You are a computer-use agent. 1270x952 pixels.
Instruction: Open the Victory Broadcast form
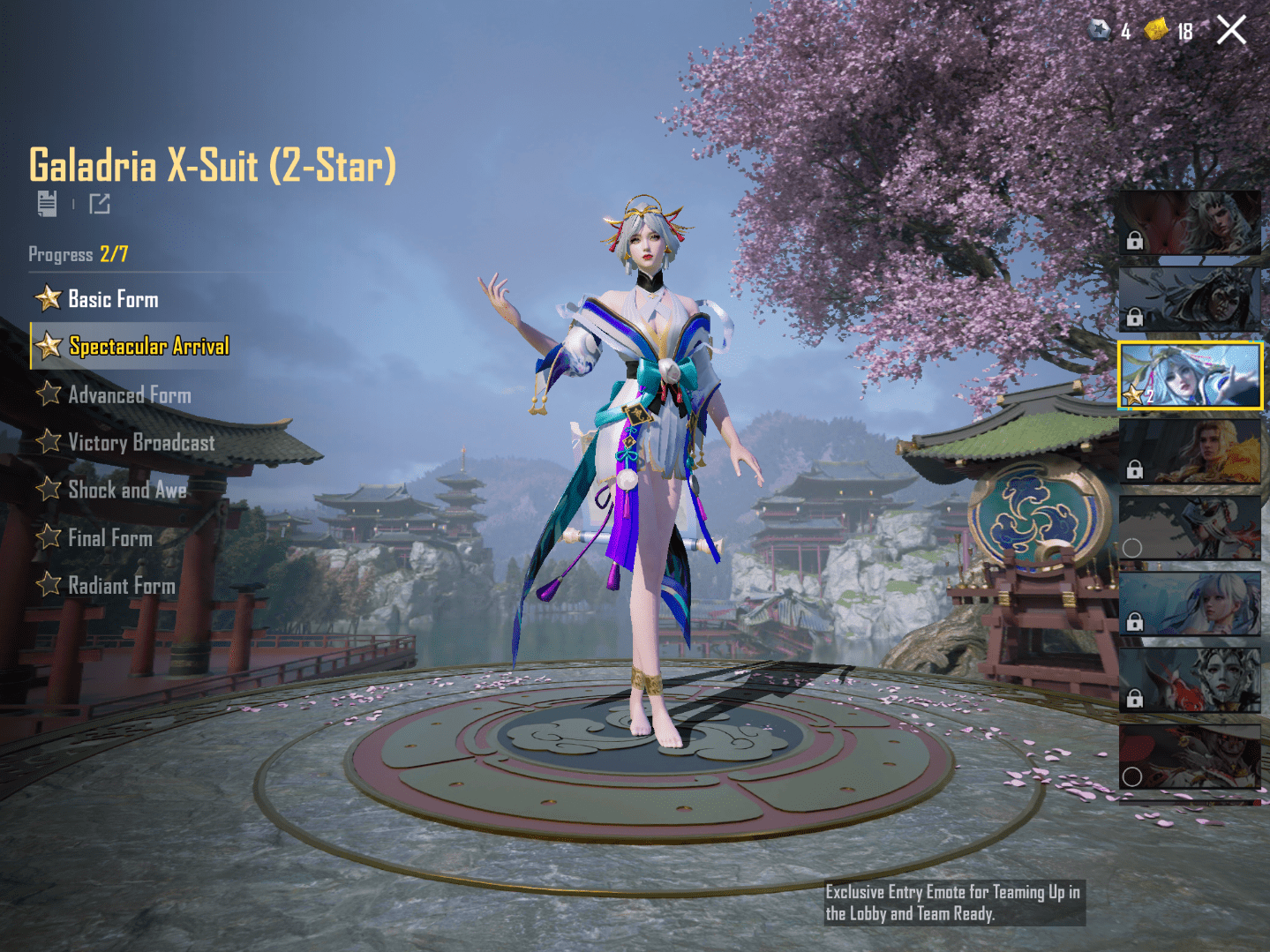142,442
